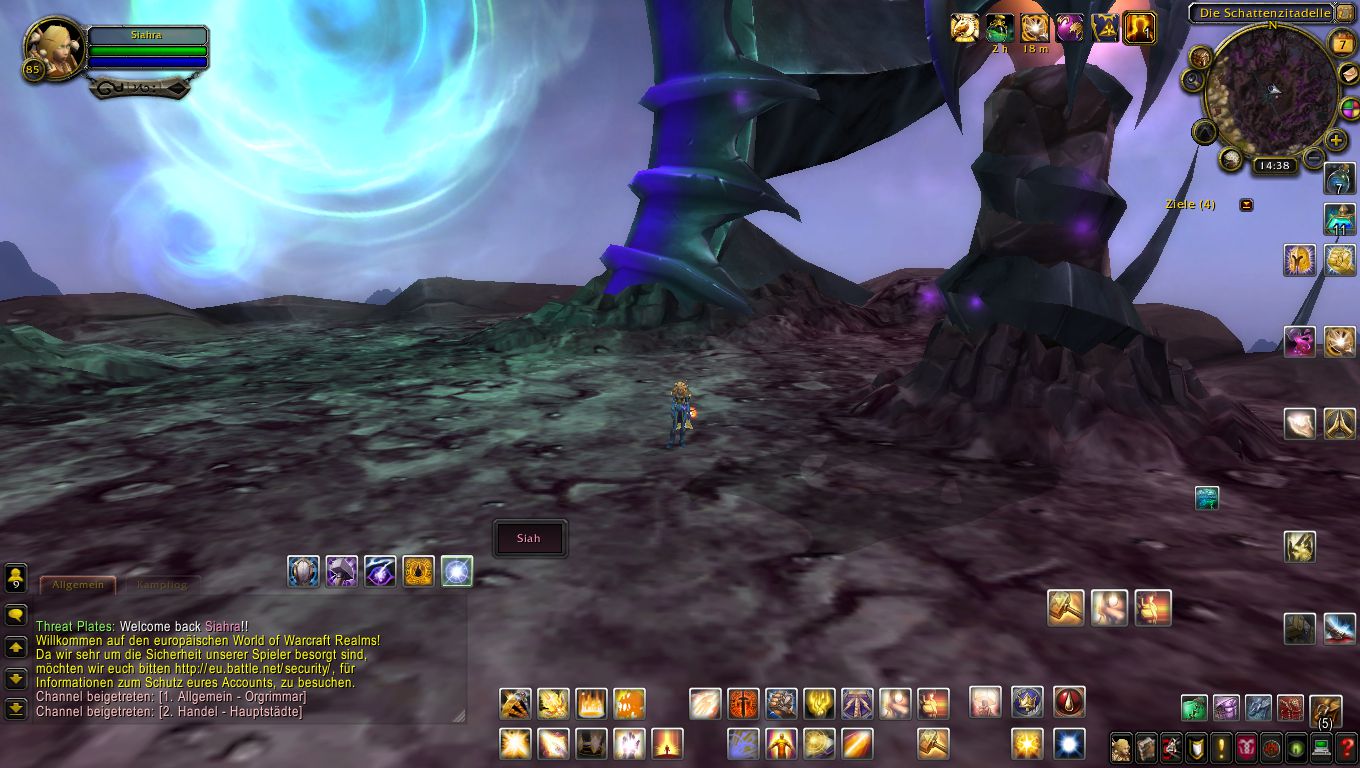Open character info from the micro menu
The height and width of the screenshot is (768, 1360).
tap(1121, 748)
